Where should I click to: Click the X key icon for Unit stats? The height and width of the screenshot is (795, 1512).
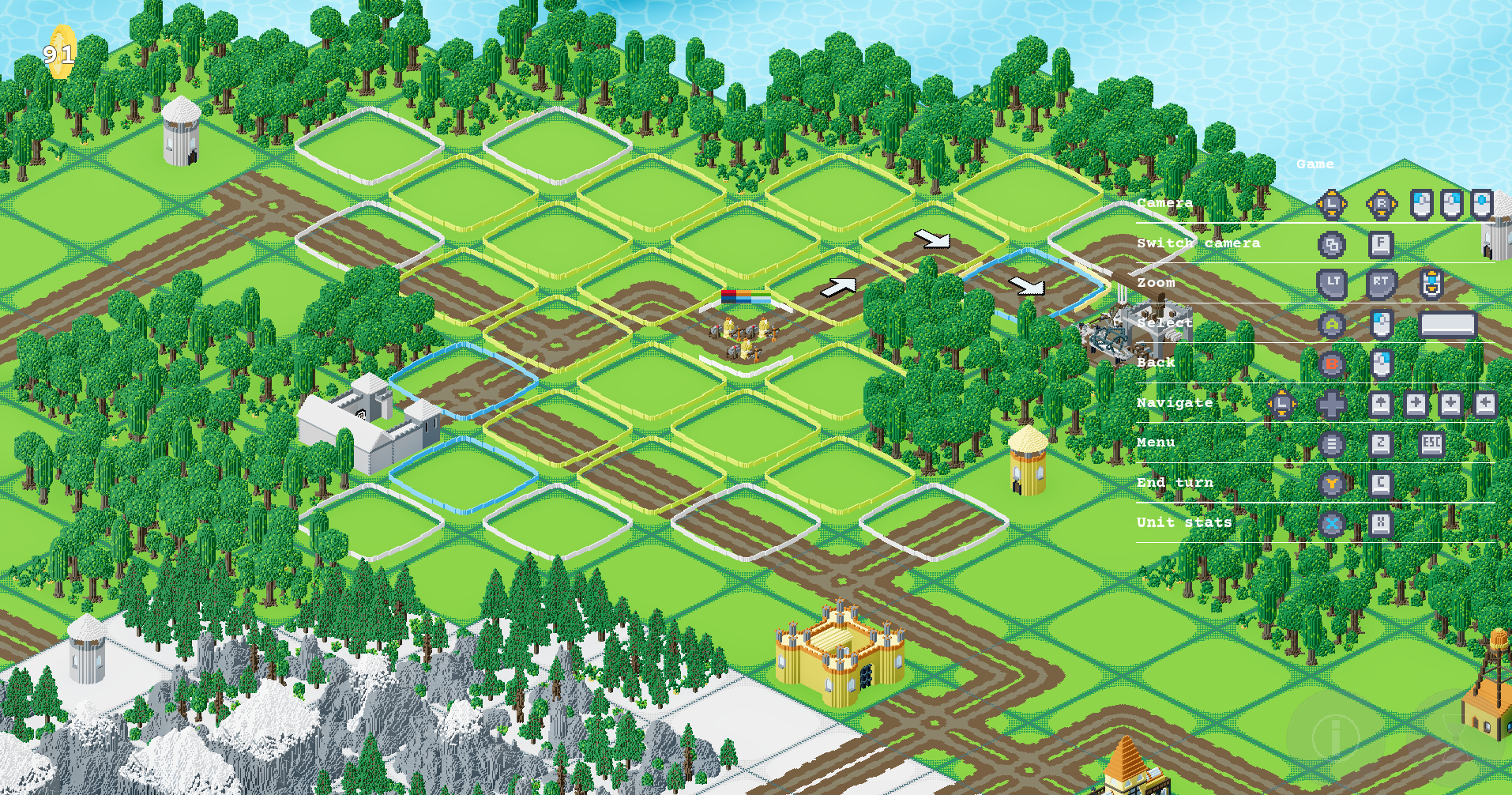pos(1382,522)
